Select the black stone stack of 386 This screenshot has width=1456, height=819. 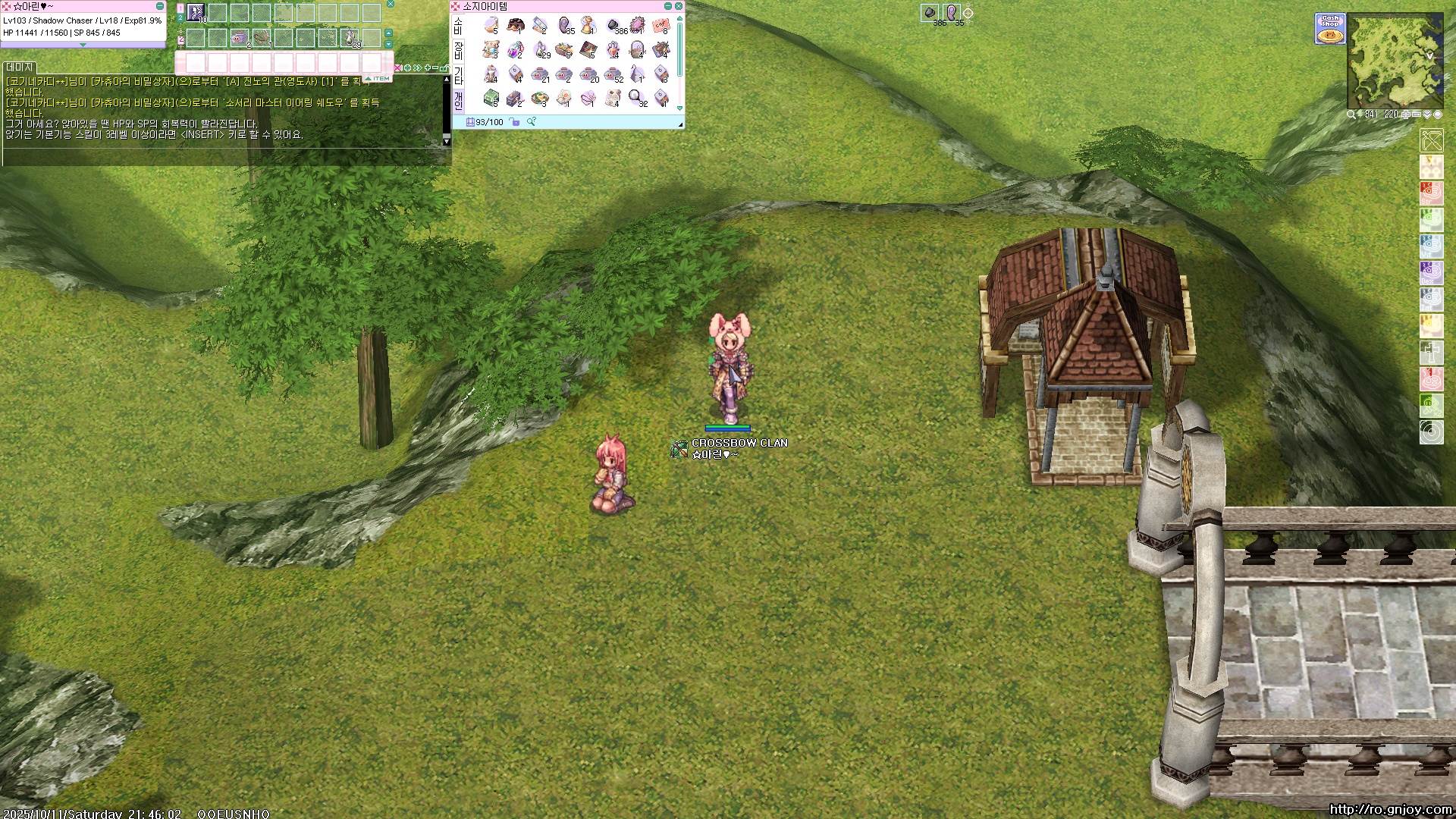613,26
